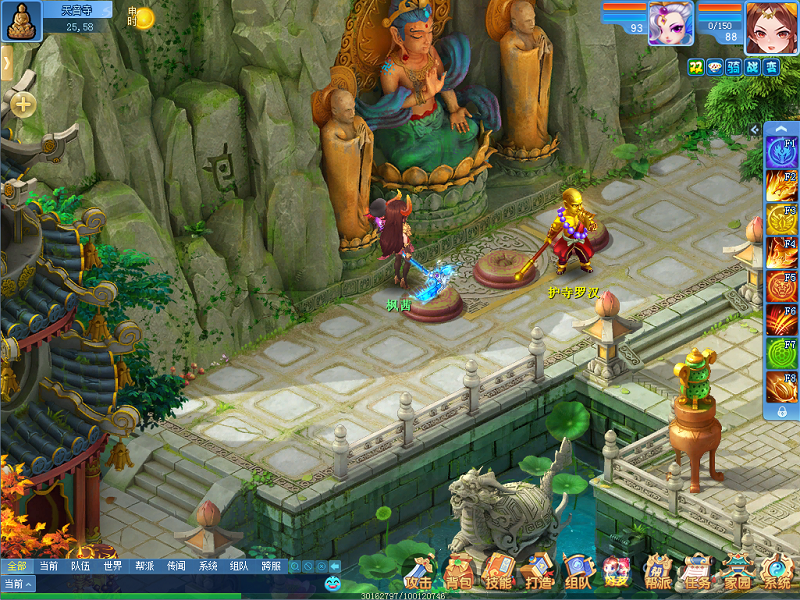Open the 帮派 guild menu
The image size is (800, 600).
coord(657,573)
